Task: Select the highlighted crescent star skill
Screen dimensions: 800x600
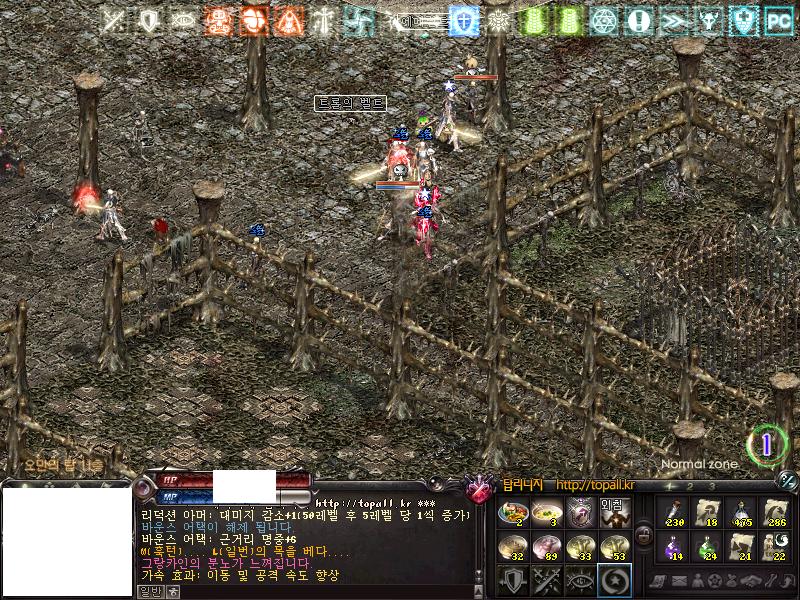Action: tap(613, 580)
